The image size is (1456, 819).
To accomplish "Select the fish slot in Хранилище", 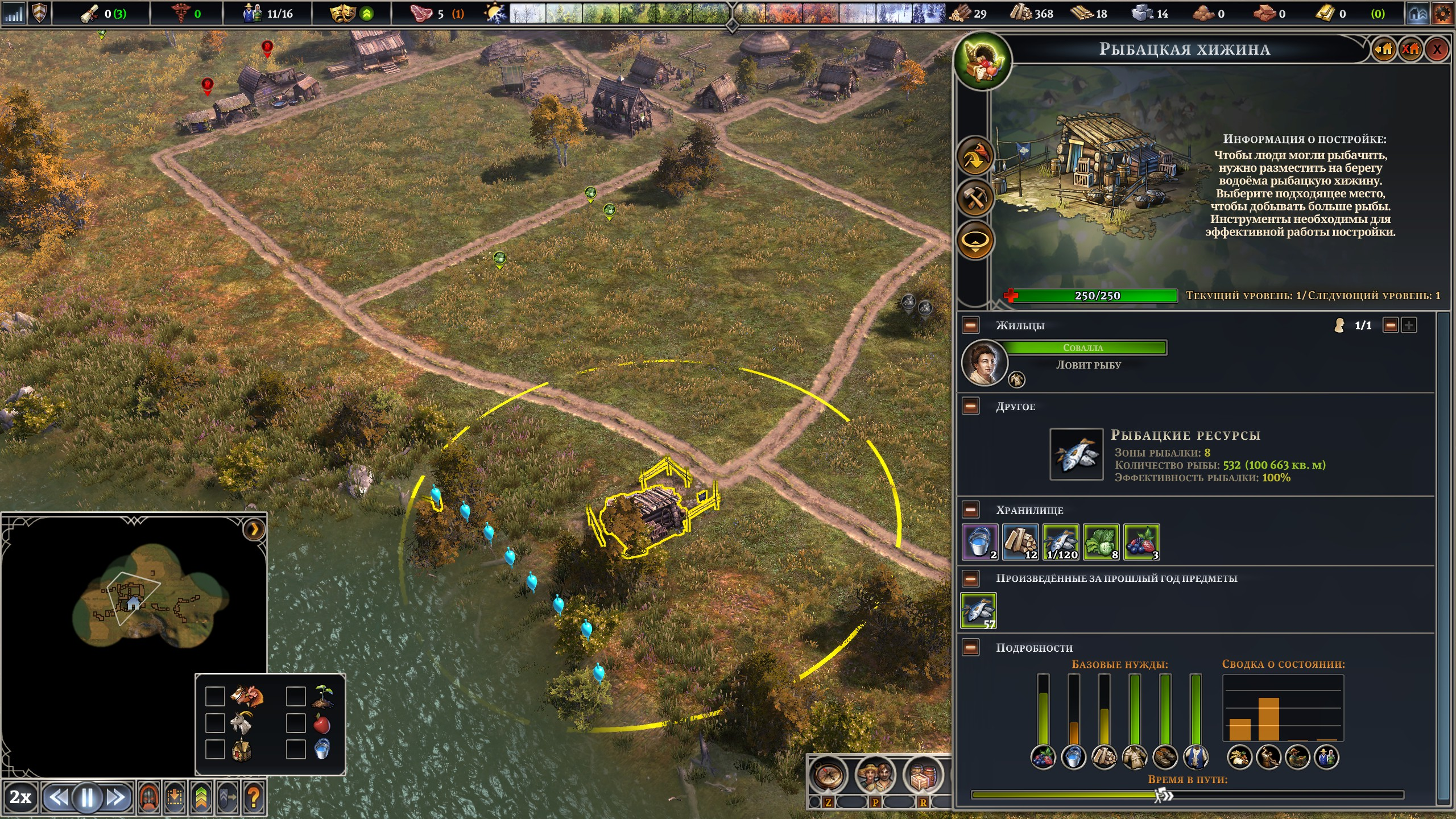I will (x=1061, y=542).
